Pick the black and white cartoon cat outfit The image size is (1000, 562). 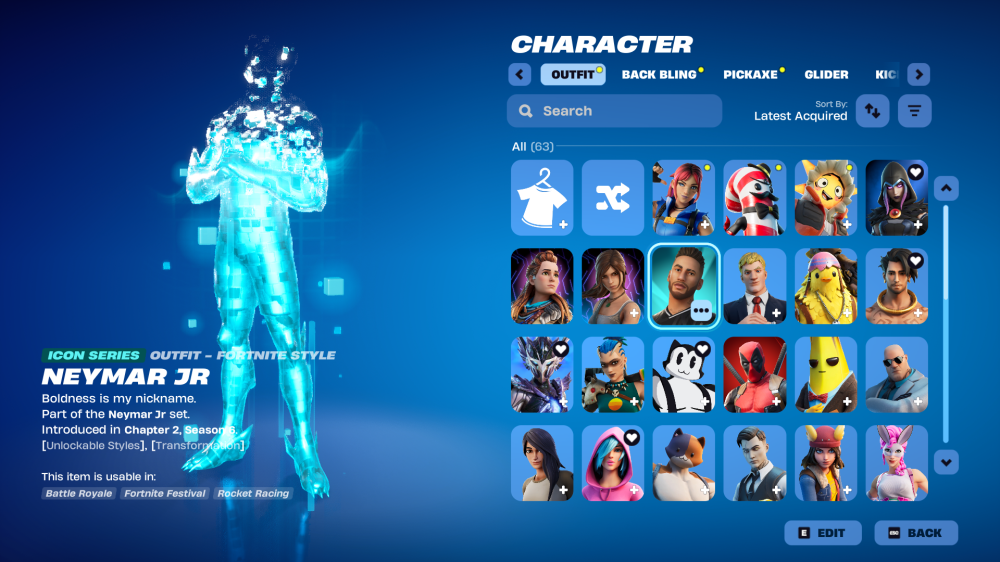pyautogui.click(x=684, y=374)
